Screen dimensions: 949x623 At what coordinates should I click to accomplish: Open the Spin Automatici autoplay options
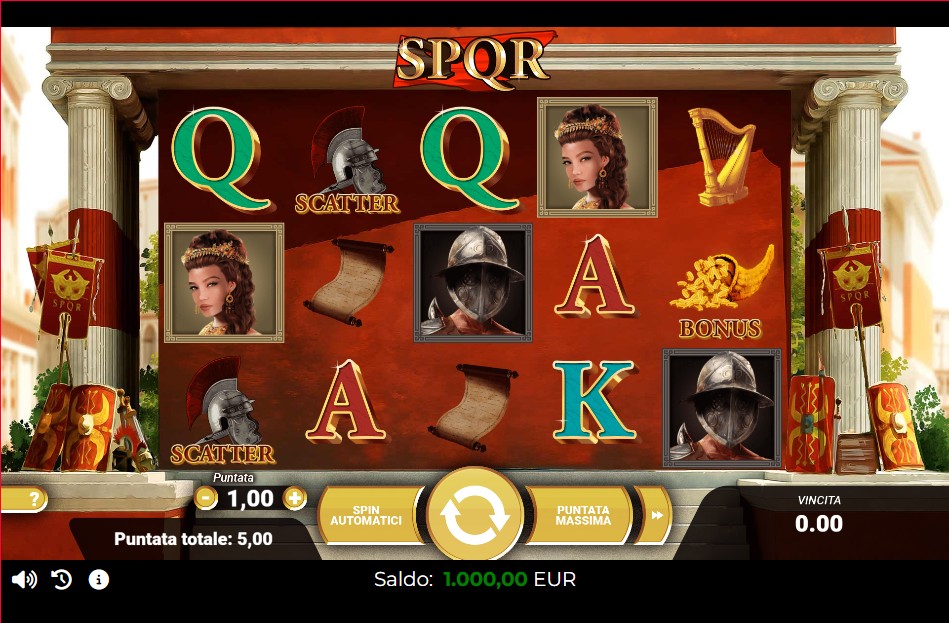point(367,514)
